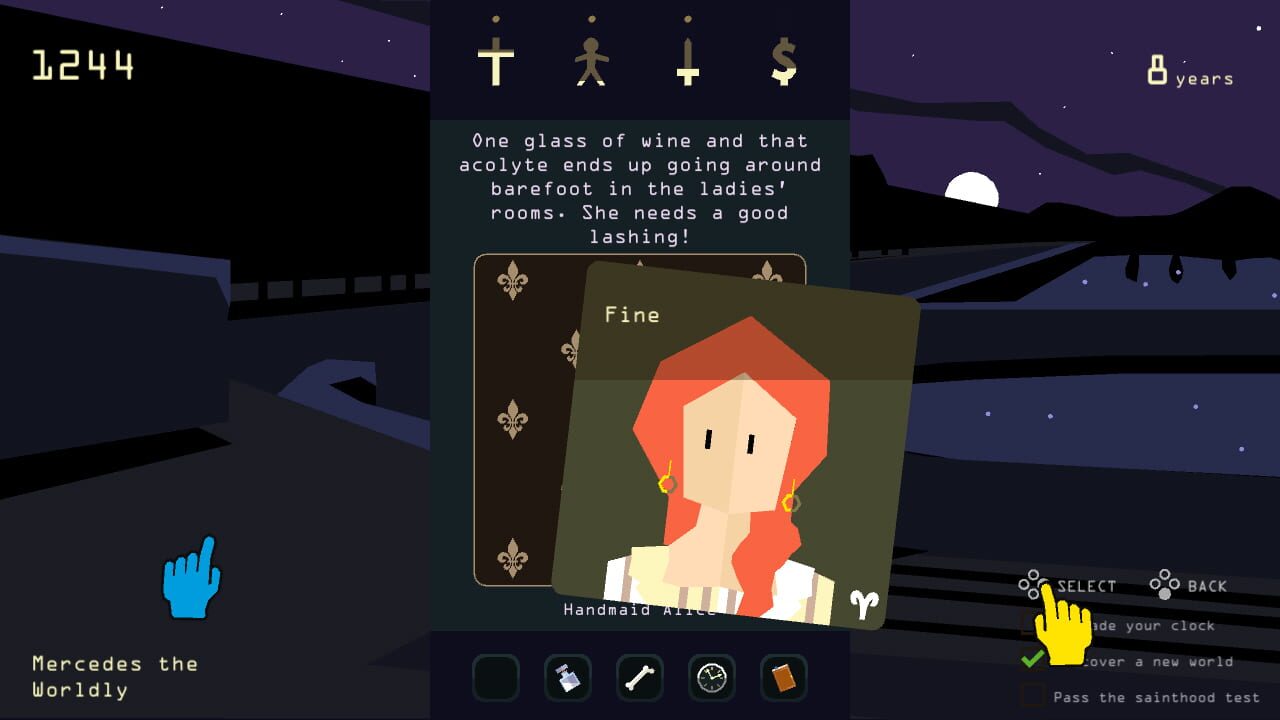Screen dimensions: 1280x720
Task: Open the clock inventory item
Action: (x=712, y=678)
